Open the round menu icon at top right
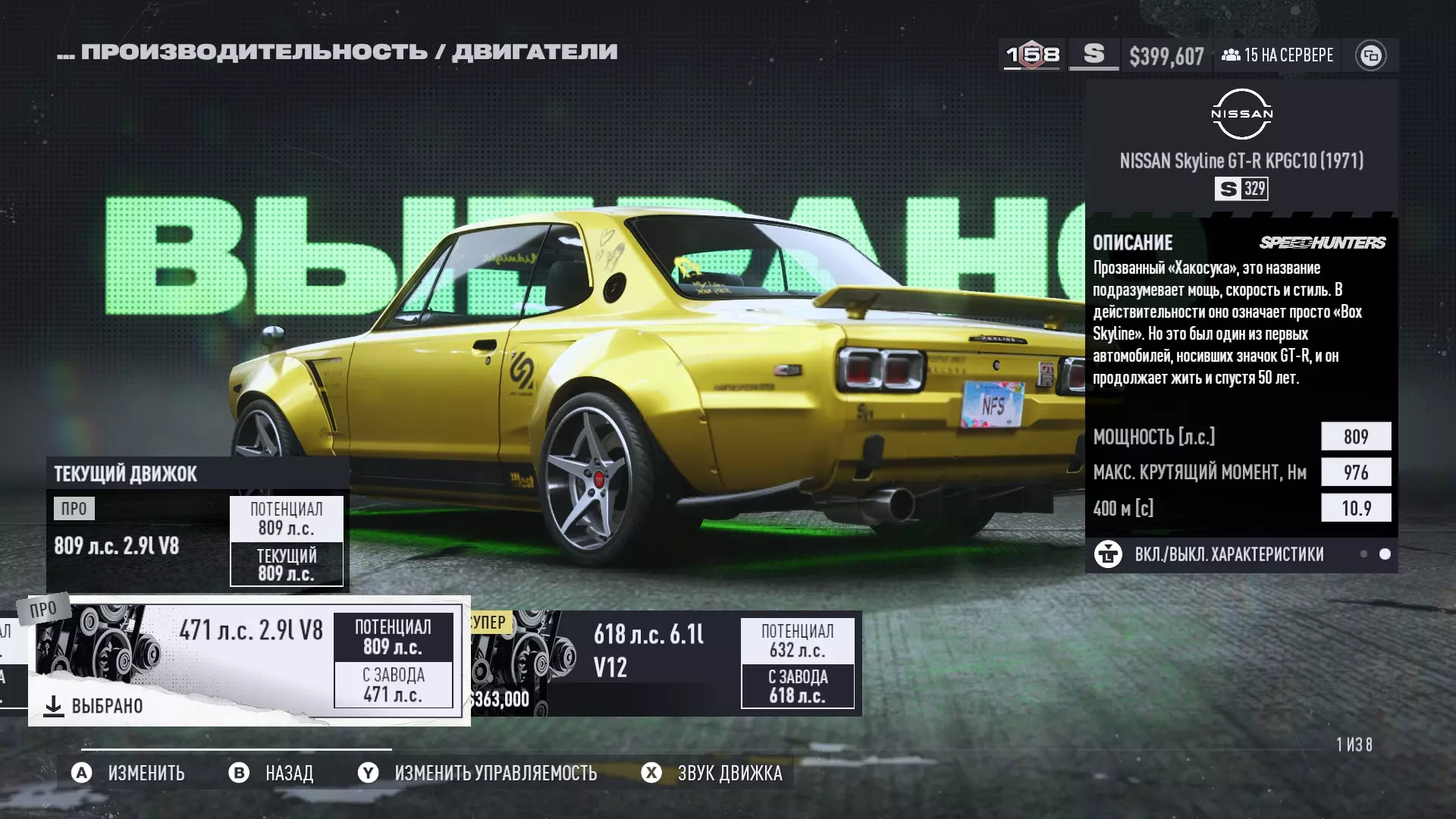Screen dimensions: 1456x819 click(1370, 55)
